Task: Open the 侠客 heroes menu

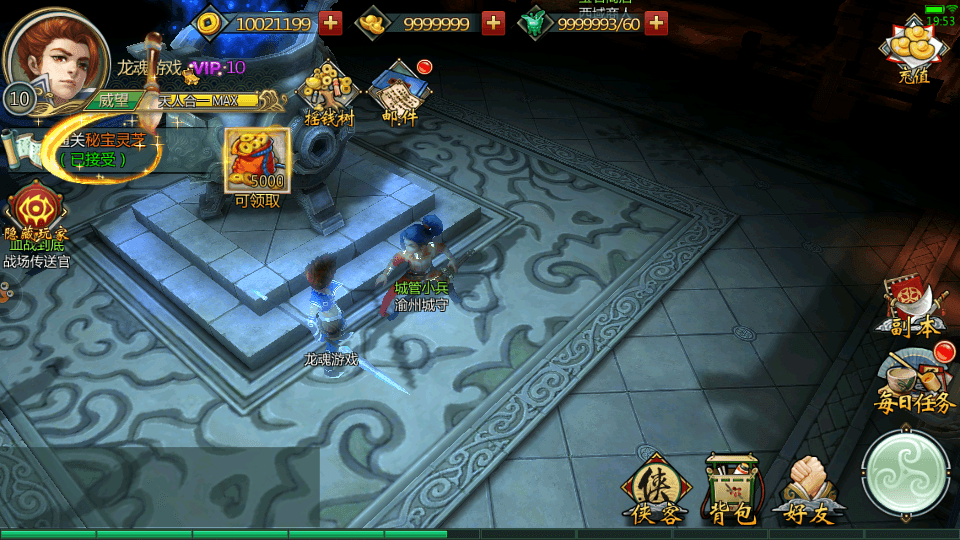Action: point(657,490)
